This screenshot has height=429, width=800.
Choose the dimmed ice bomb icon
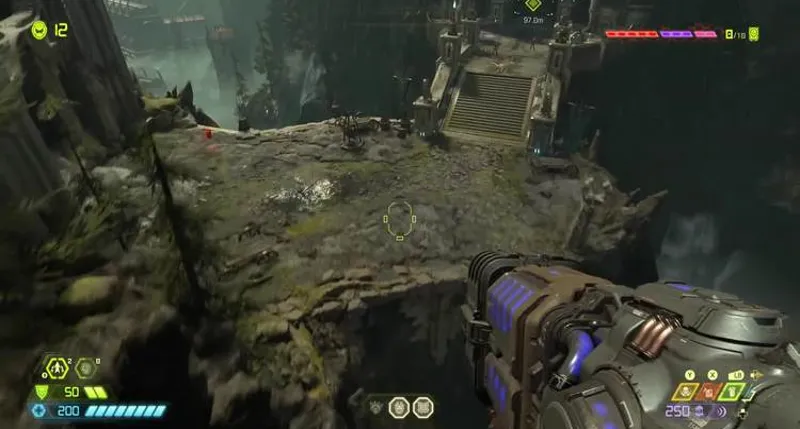pyautogui.click(x=87, y=368)
